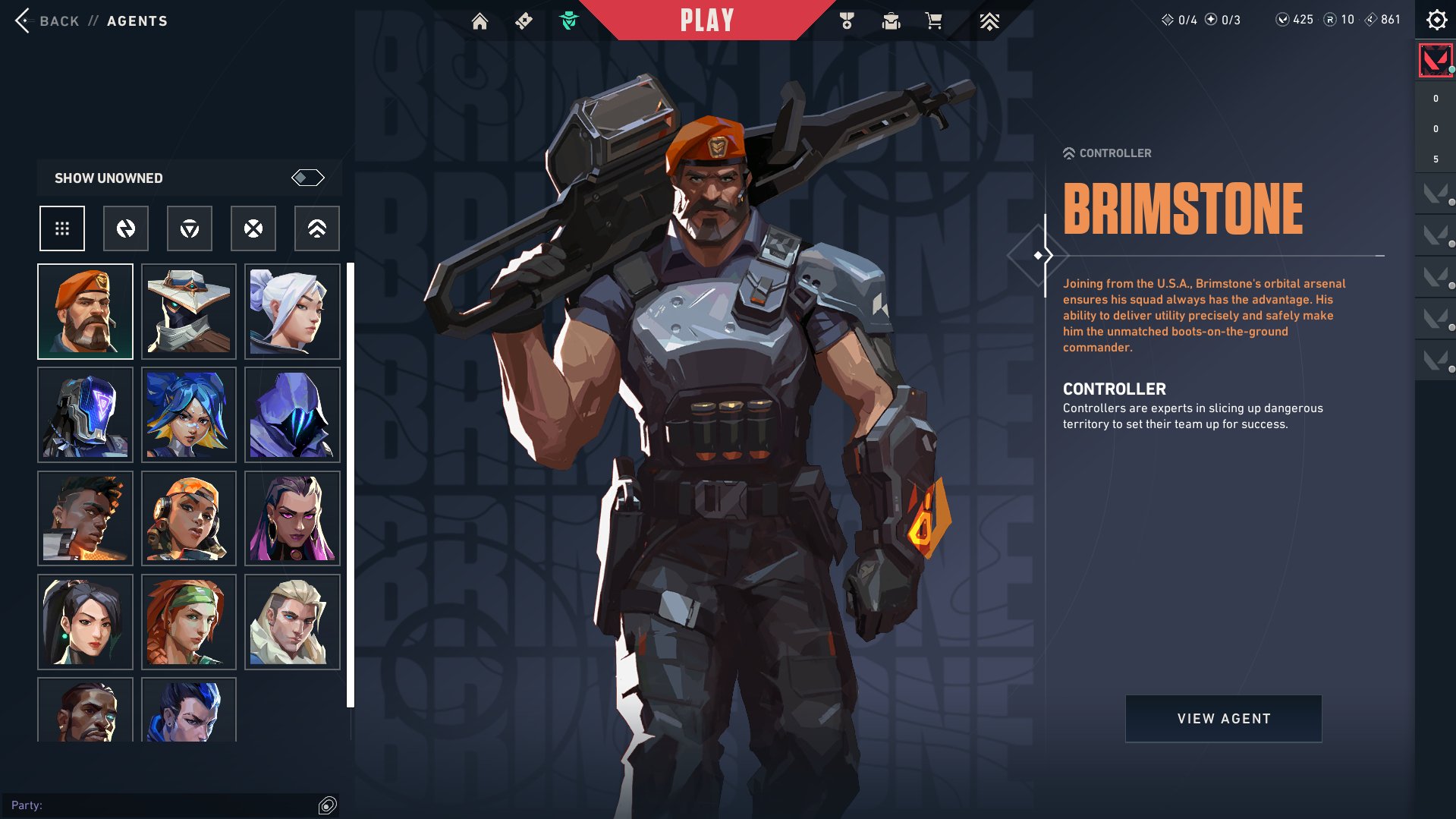Open the store cart icon
Image resolution: width=1456 pixels, height=819 pixels.
[934, 21]
